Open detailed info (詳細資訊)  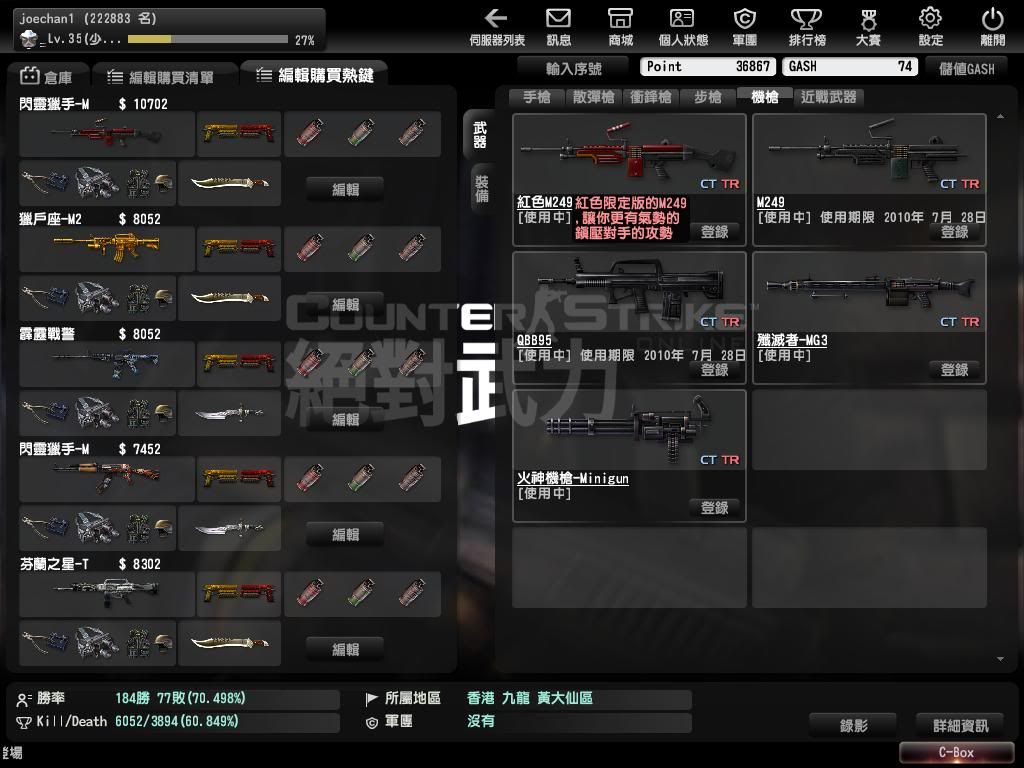(960, 725)
